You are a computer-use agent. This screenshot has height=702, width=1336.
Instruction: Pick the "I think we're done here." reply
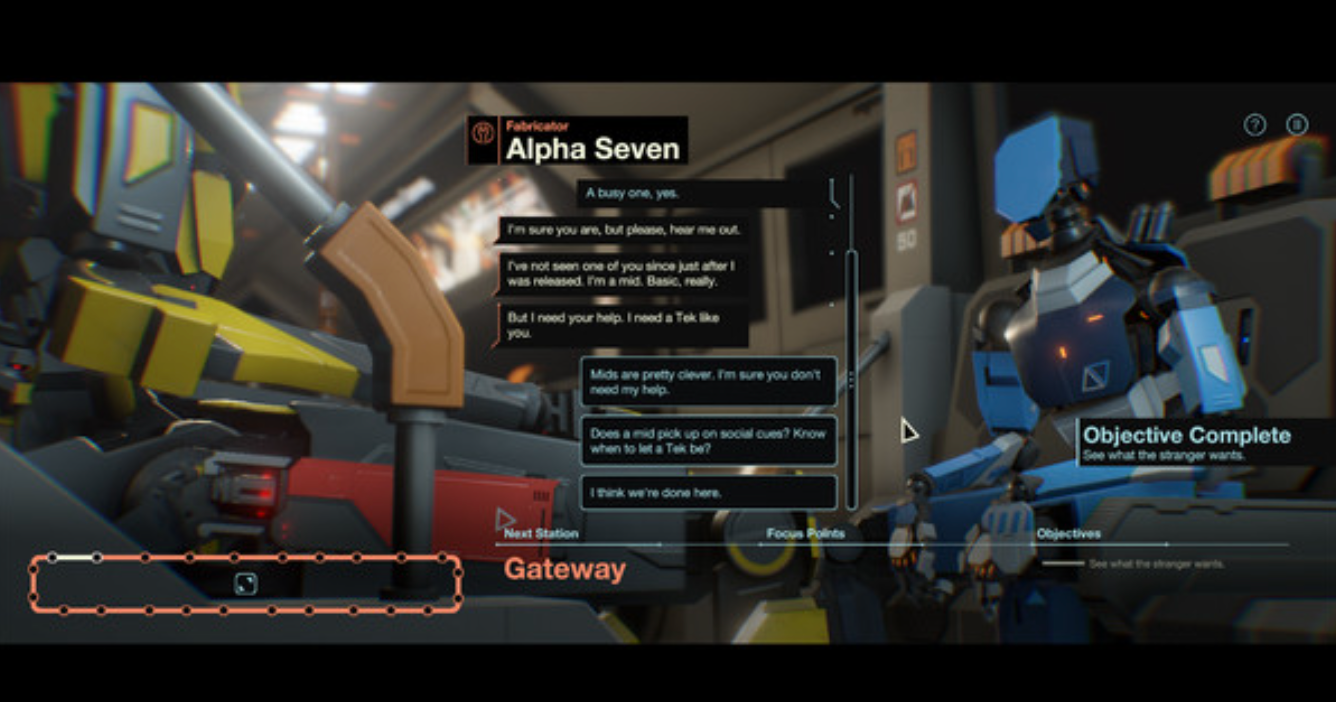708,492
